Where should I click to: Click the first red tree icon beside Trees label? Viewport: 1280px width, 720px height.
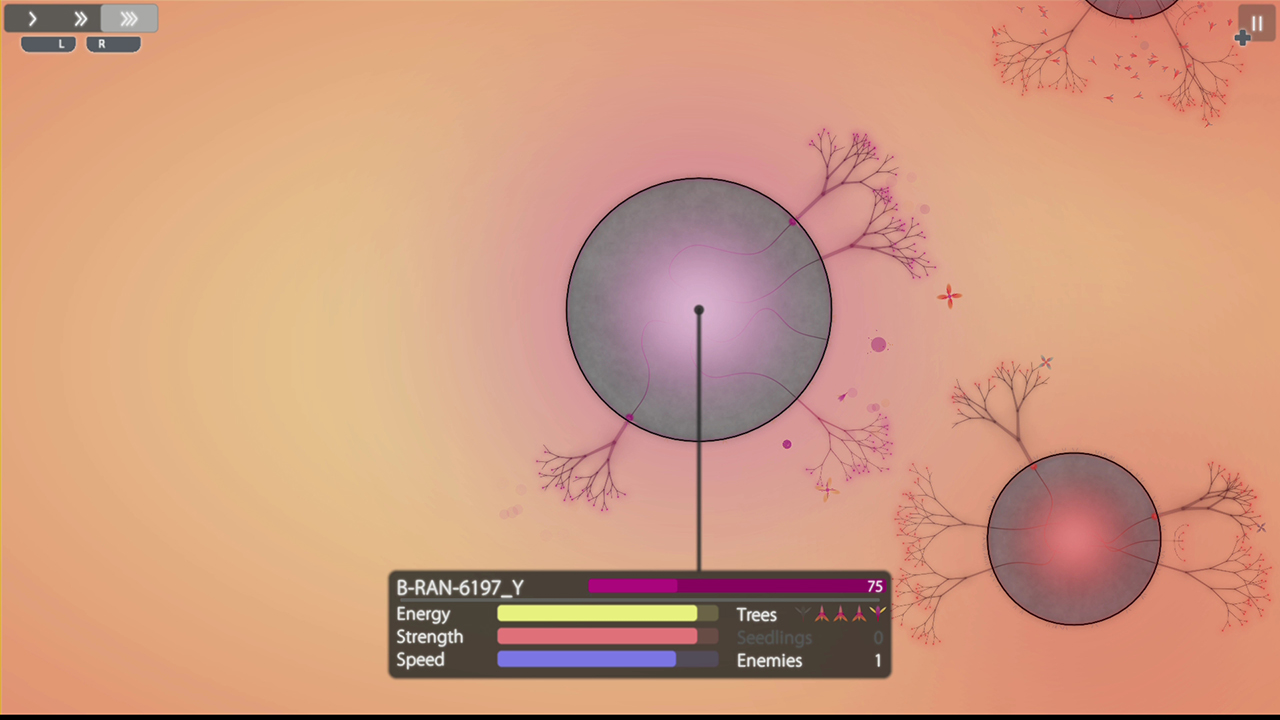[822, 615]
